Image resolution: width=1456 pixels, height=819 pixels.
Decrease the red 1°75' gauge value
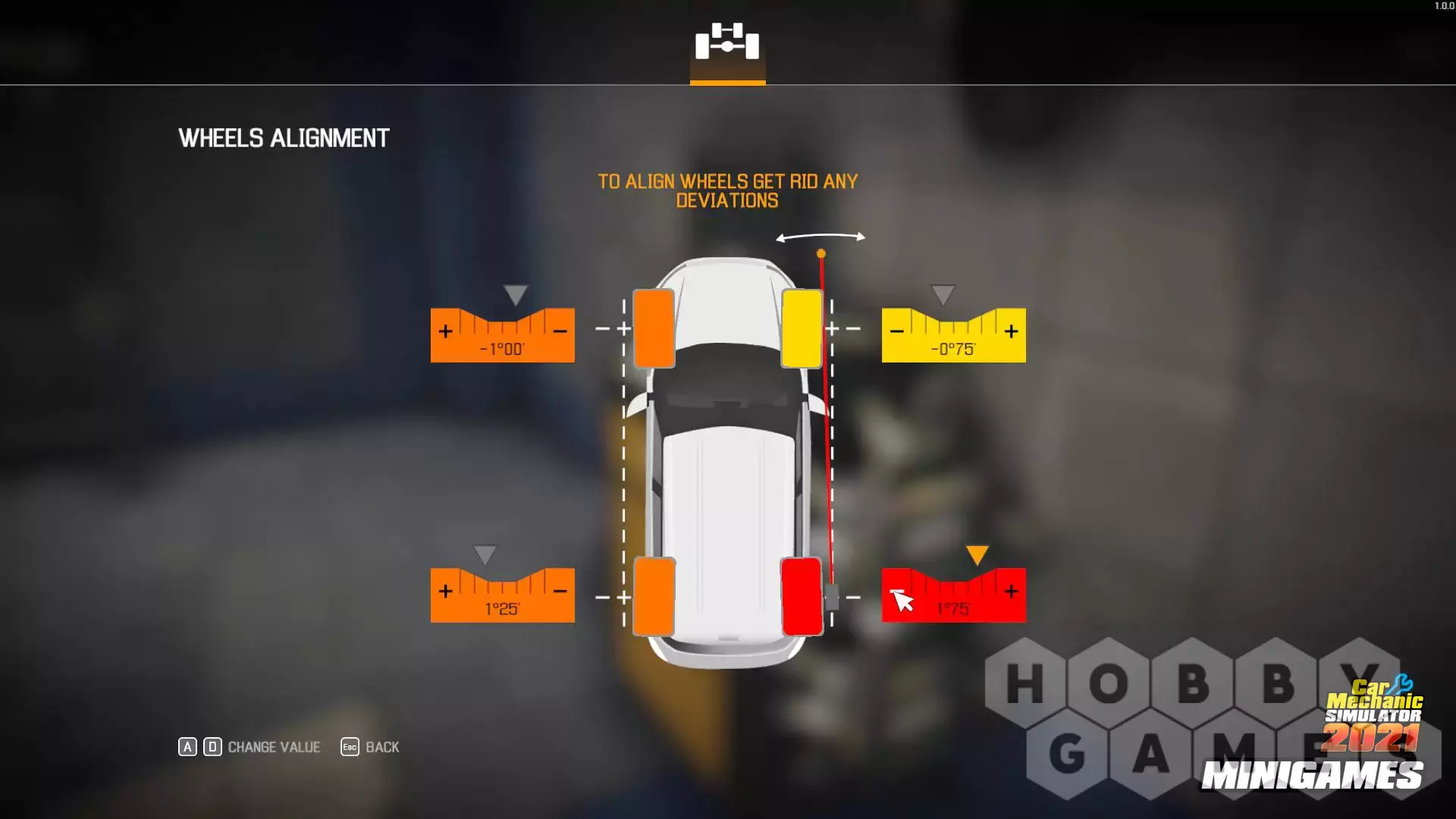point(896,591)
